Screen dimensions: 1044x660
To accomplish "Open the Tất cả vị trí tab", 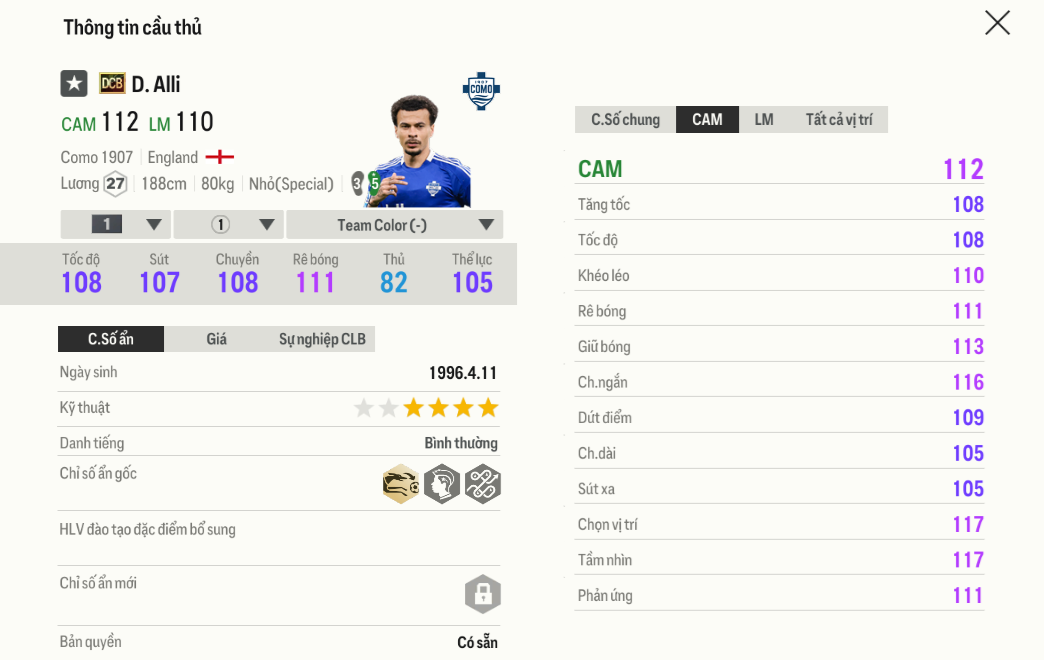I will [838, 120].
